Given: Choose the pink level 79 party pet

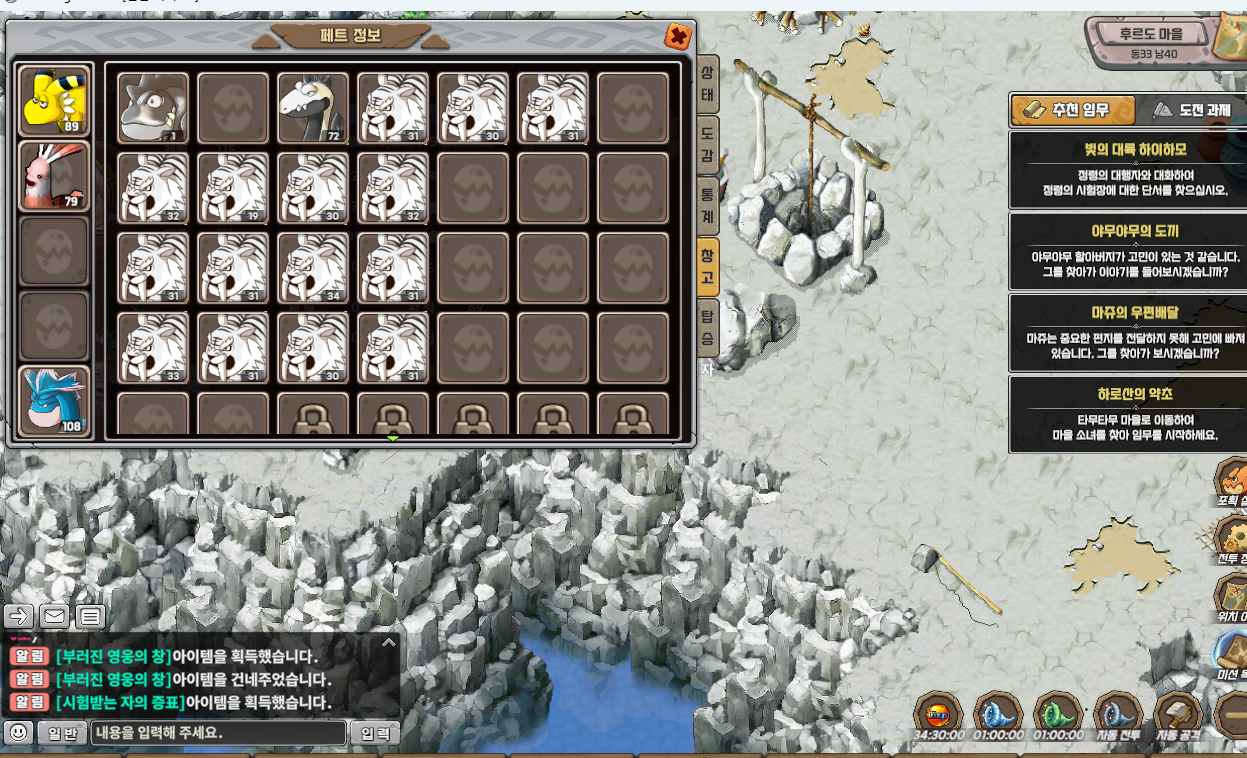Looking at the screenshot, I should click(54, 176).
